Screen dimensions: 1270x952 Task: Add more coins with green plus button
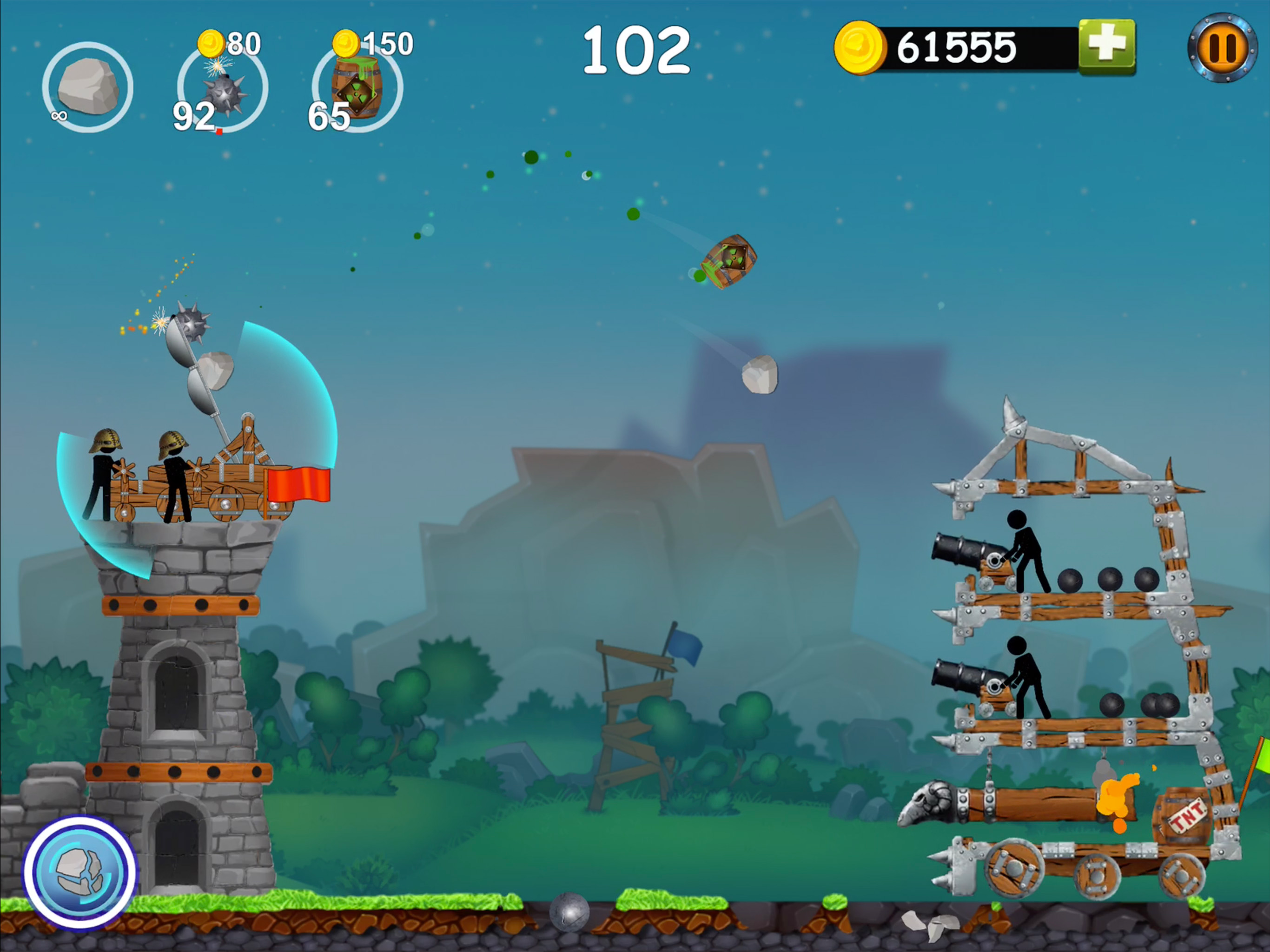coord(1106,46)
